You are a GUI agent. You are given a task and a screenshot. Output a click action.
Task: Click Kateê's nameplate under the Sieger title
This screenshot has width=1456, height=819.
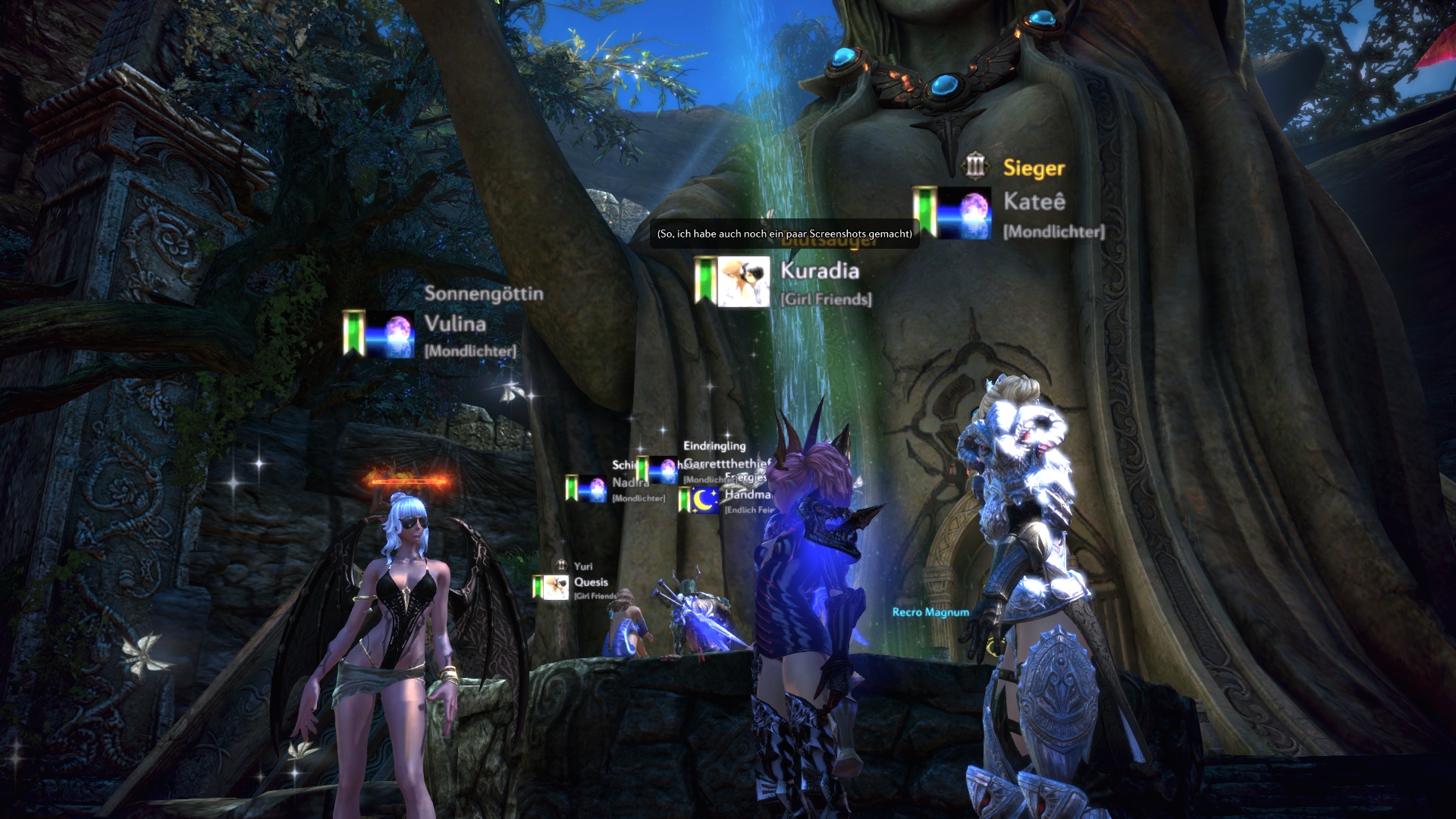1034,202
